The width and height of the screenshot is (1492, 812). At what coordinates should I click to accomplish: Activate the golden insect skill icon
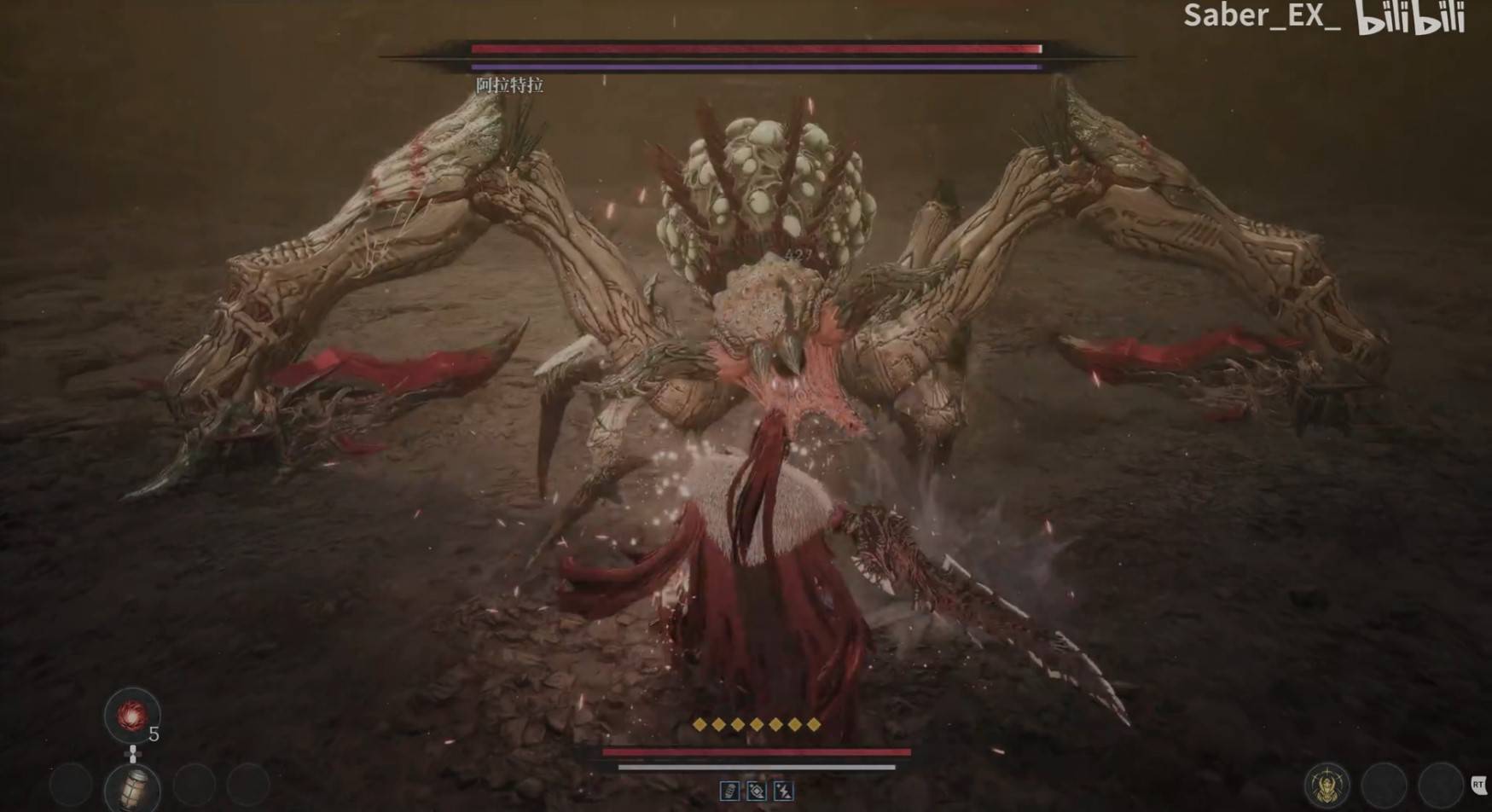1327,786
